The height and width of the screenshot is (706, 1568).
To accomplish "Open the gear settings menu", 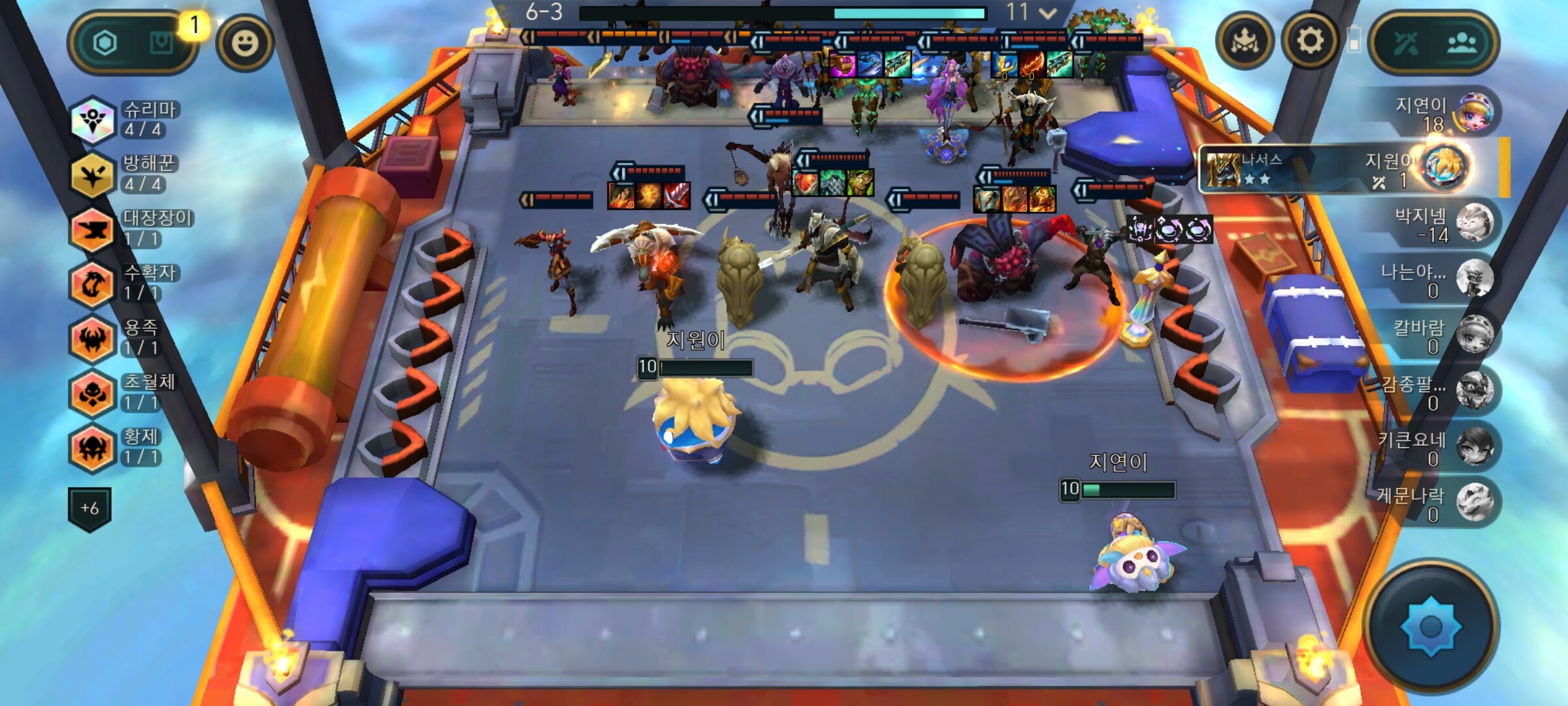I will pyautogui.click(x=1309, y=42).
